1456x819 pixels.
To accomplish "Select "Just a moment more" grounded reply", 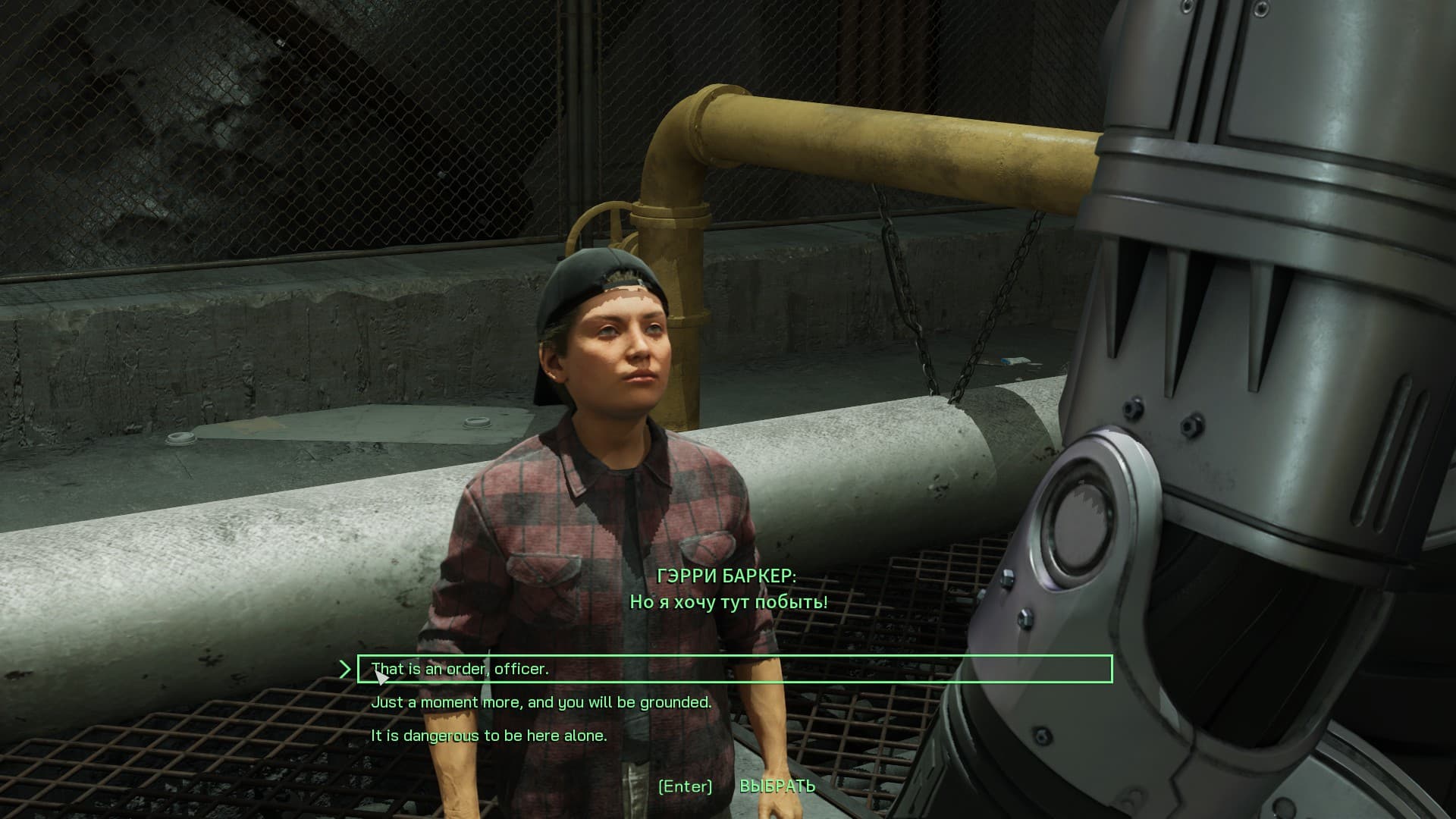I will click(x=541, y=702).
